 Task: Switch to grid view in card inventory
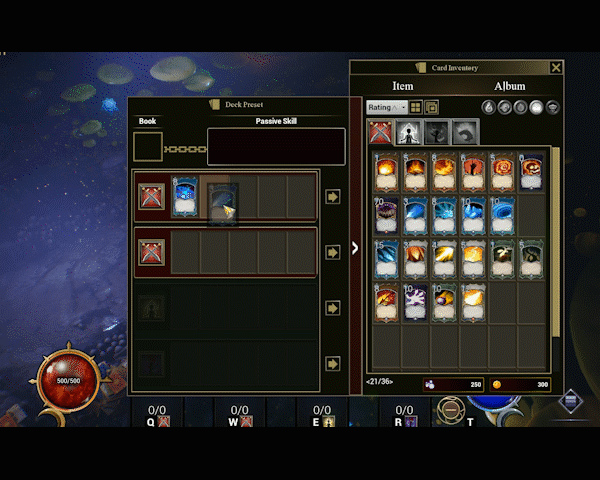416,107
